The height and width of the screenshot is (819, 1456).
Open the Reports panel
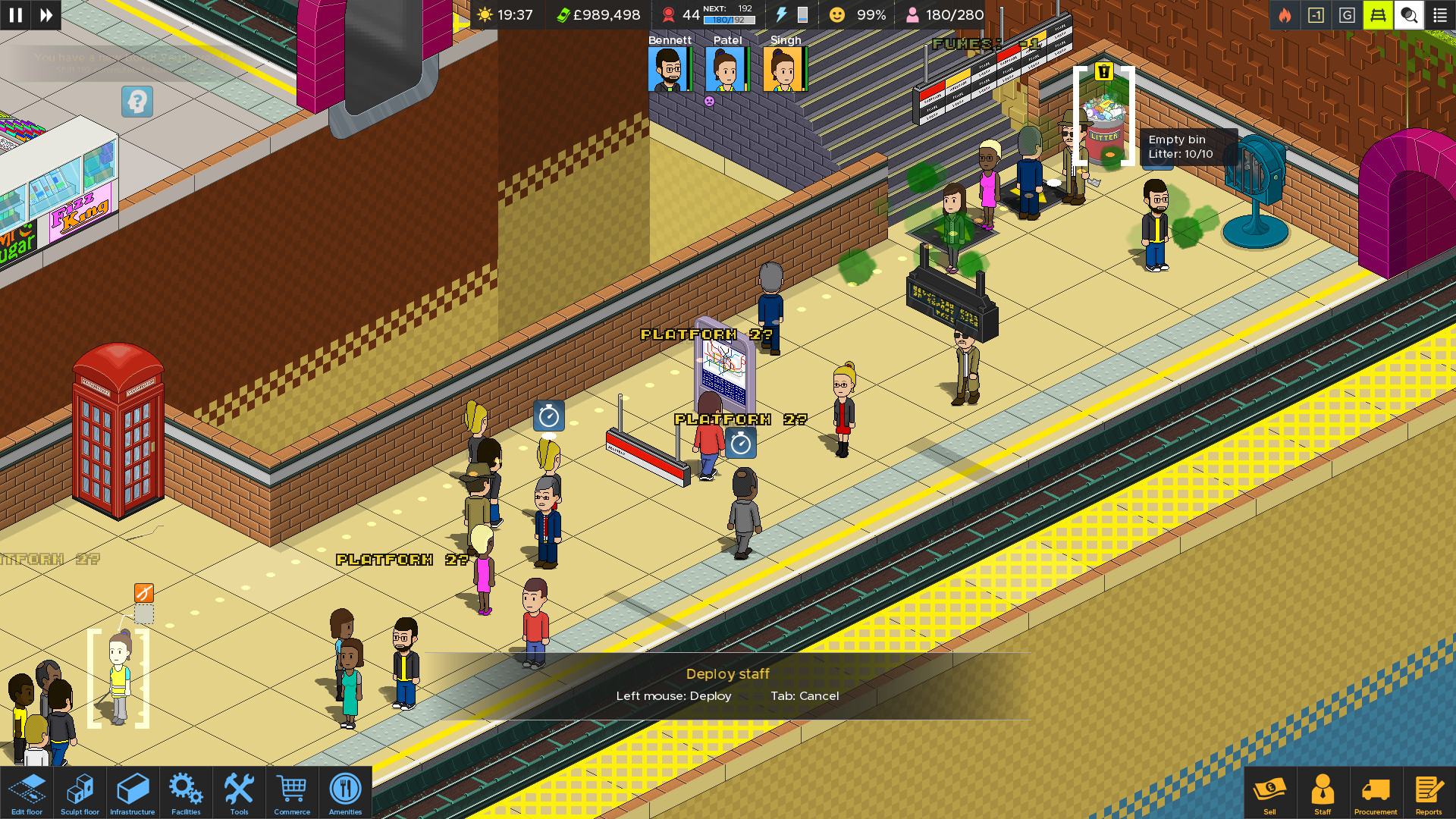click(1429, 792)
